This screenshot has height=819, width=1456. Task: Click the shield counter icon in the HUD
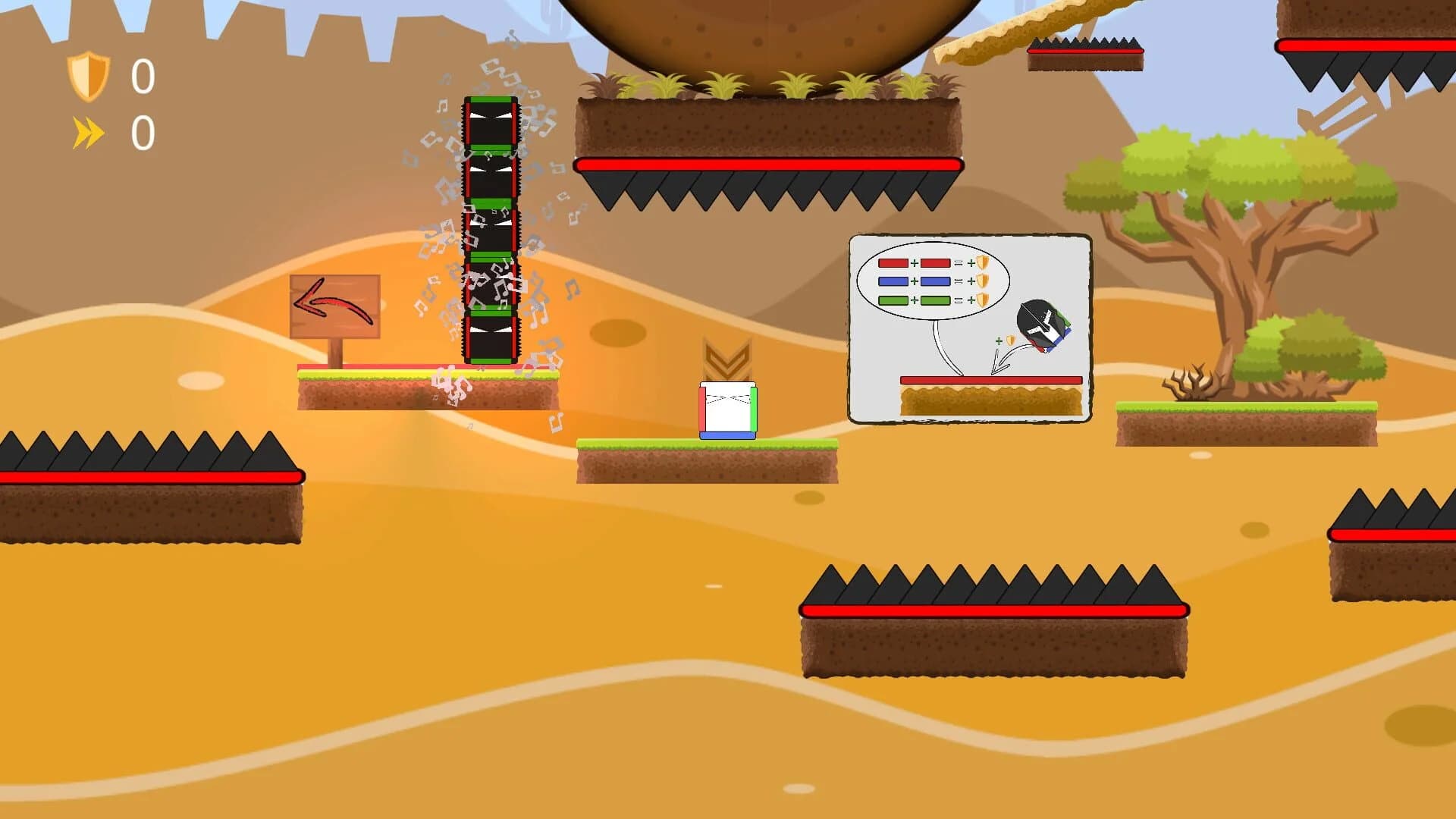89,75
